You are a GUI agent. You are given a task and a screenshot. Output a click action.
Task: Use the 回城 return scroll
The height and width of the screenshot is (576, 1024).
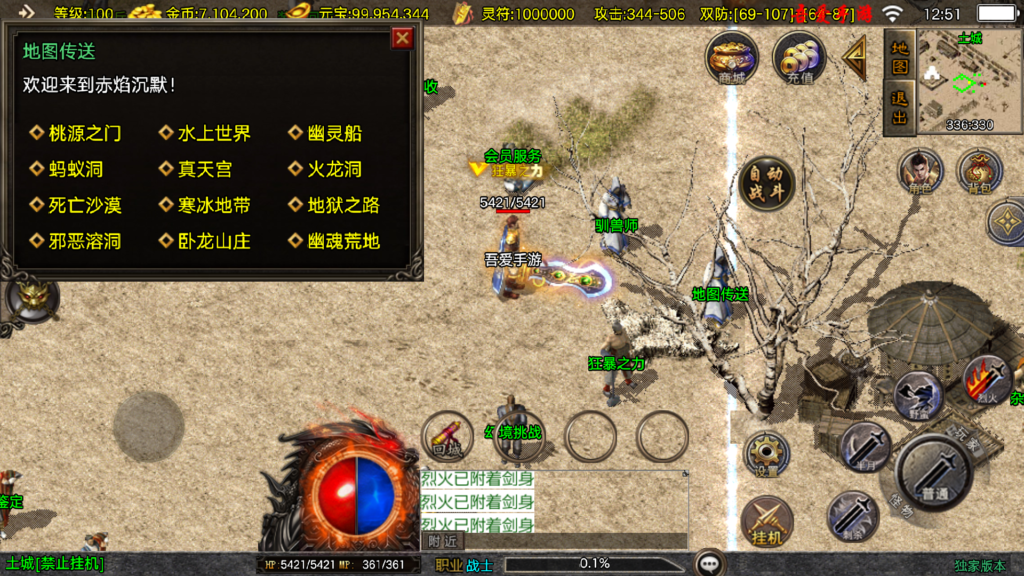click(x=447, y=436)
